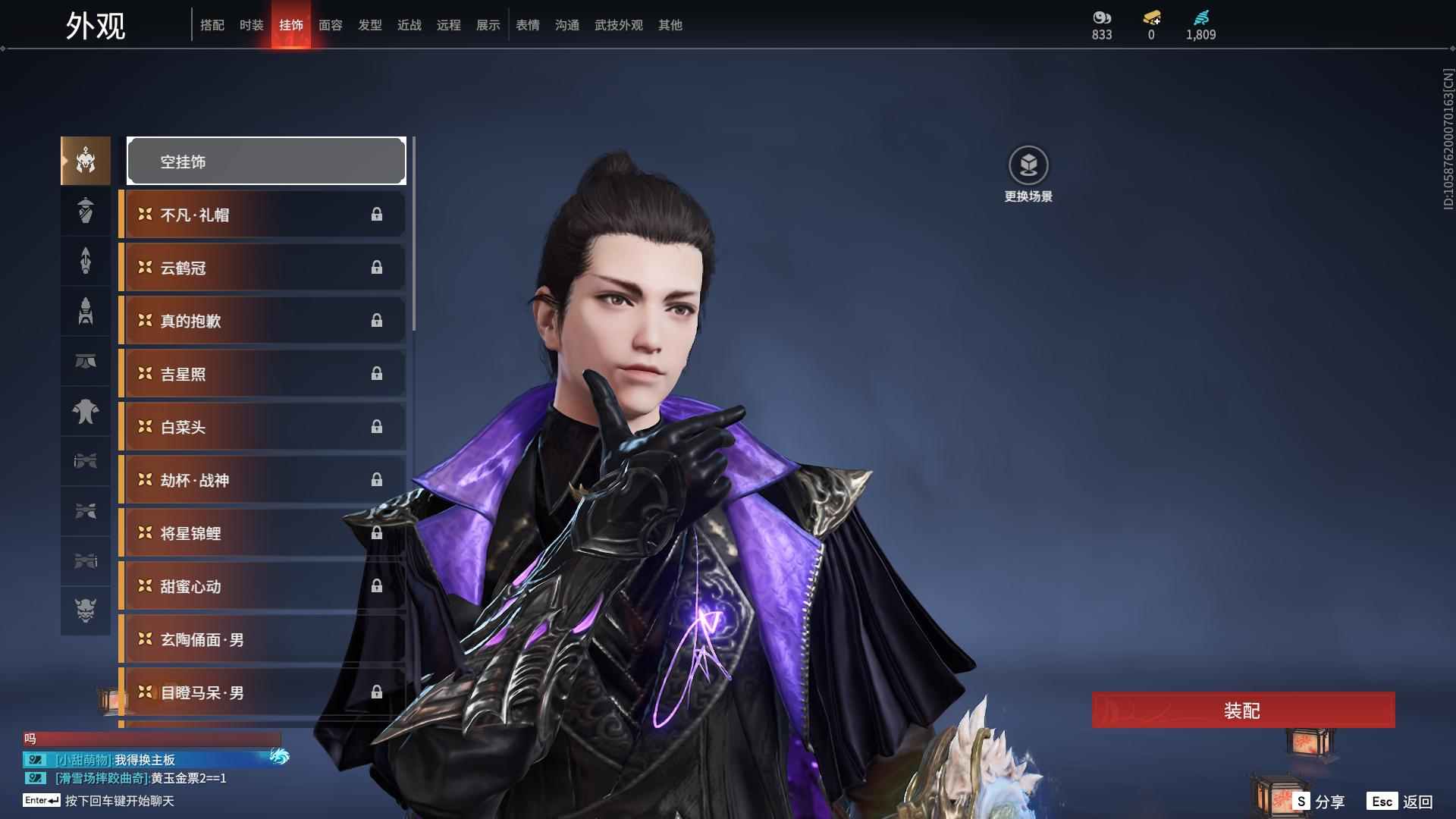Select the 面容 face tab
This screenshot has width=1456, height=819.
tap(331, 25)
